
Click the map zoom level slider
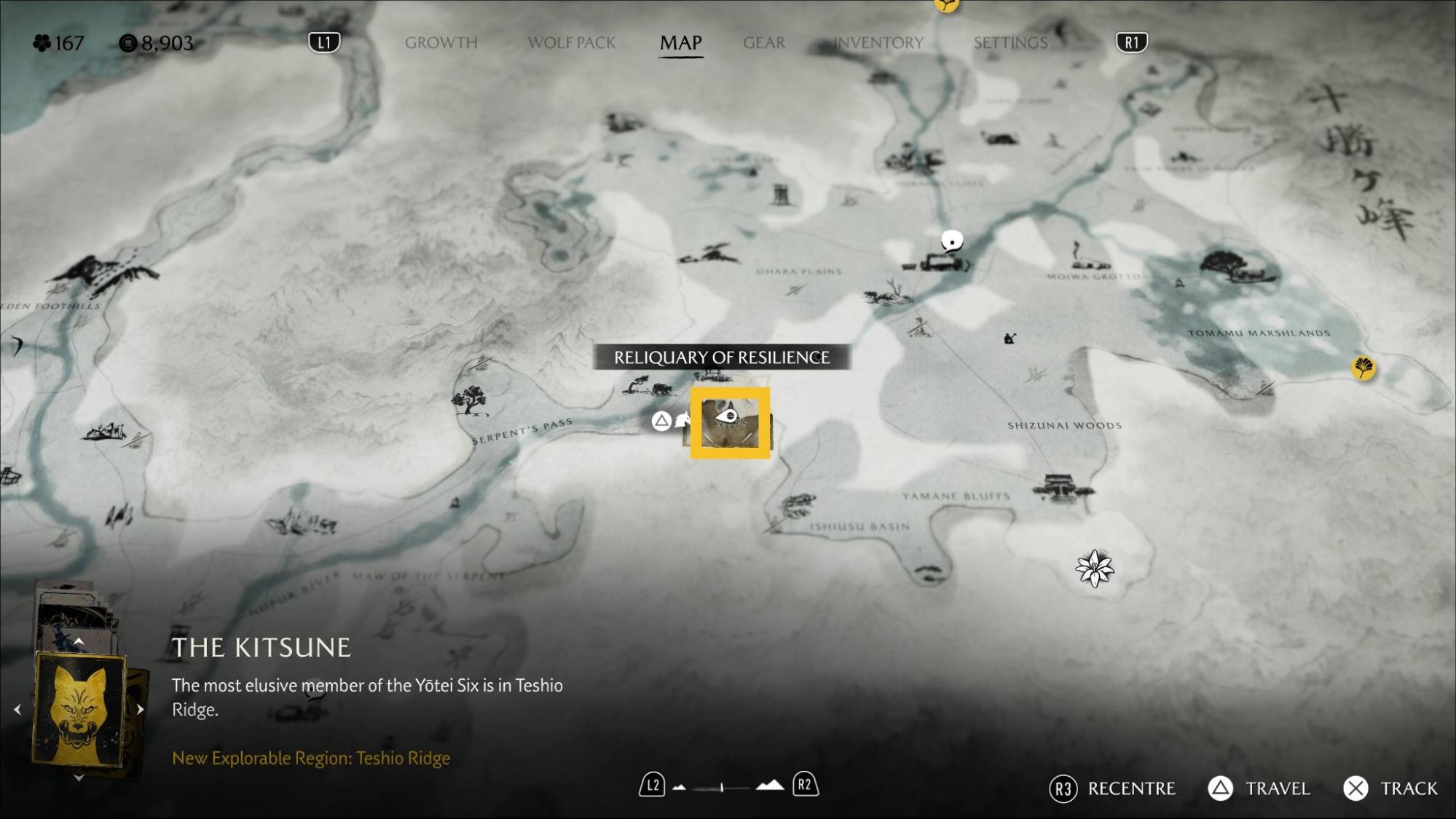(721, 787)
